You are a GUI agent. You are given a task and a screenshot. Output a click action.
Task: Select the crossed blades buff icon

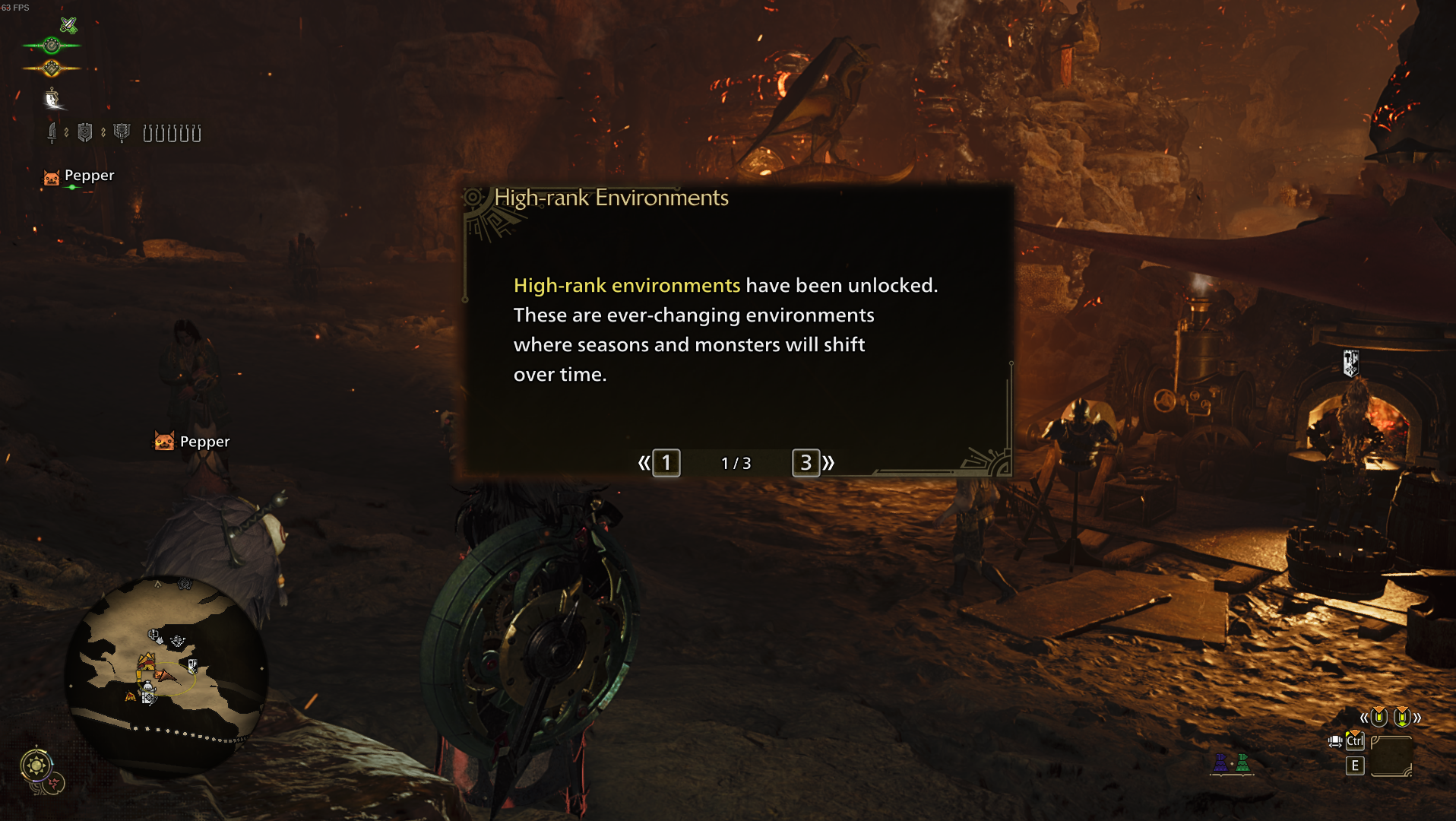click(68, 24)
